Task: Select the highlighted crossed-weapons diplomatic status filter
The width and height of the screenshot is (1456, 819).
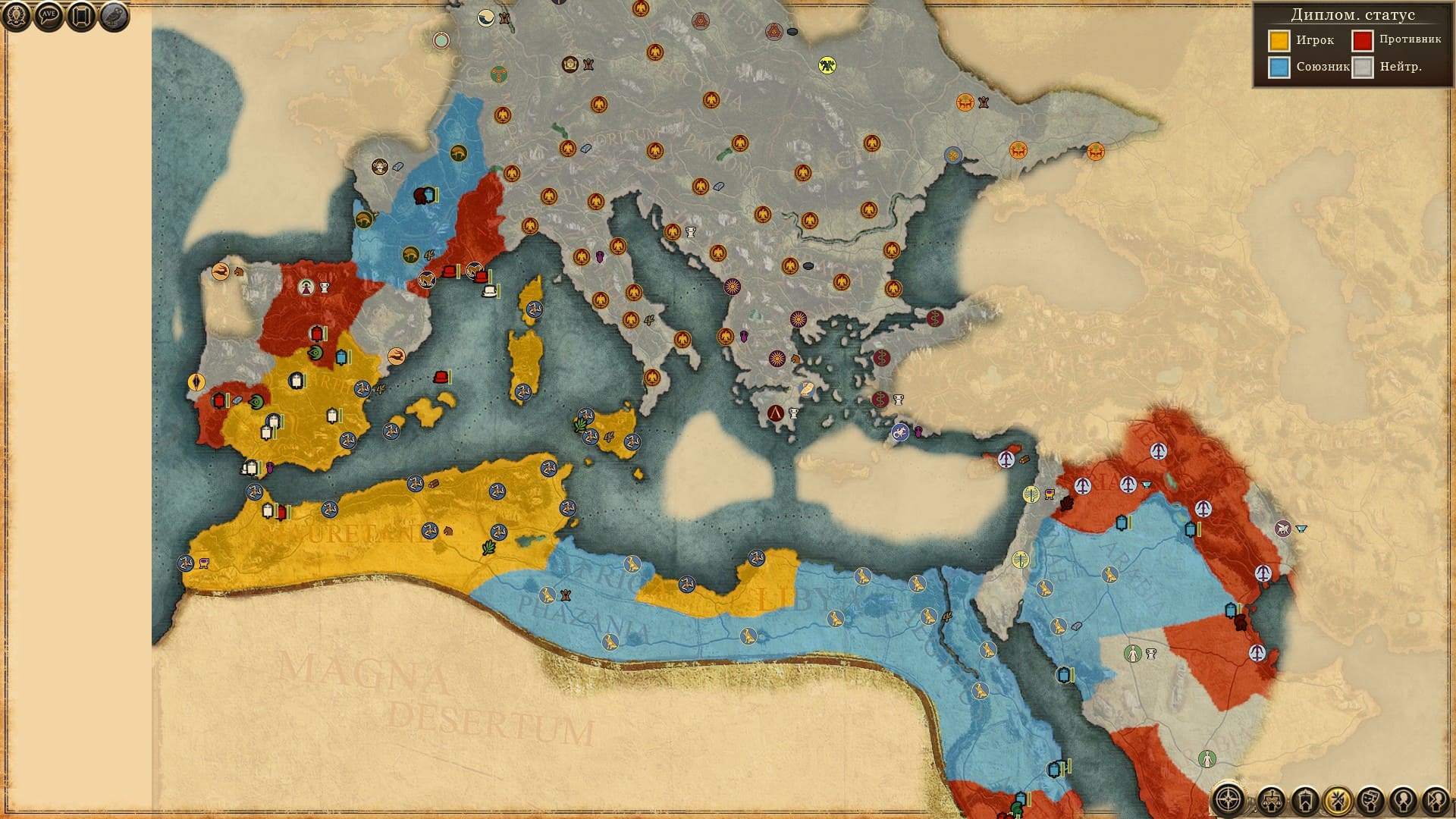Action: [1338, 800]
